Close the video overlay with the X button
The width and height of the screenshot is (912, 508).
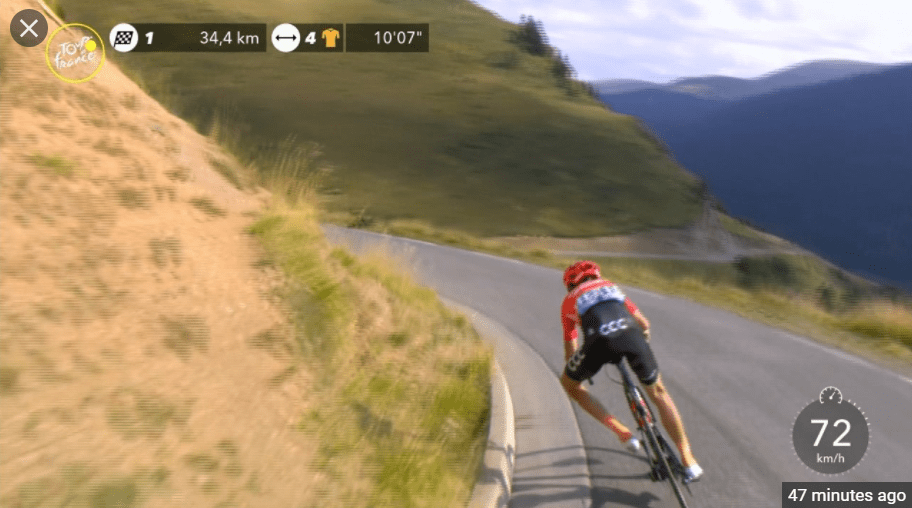point(29,28)
